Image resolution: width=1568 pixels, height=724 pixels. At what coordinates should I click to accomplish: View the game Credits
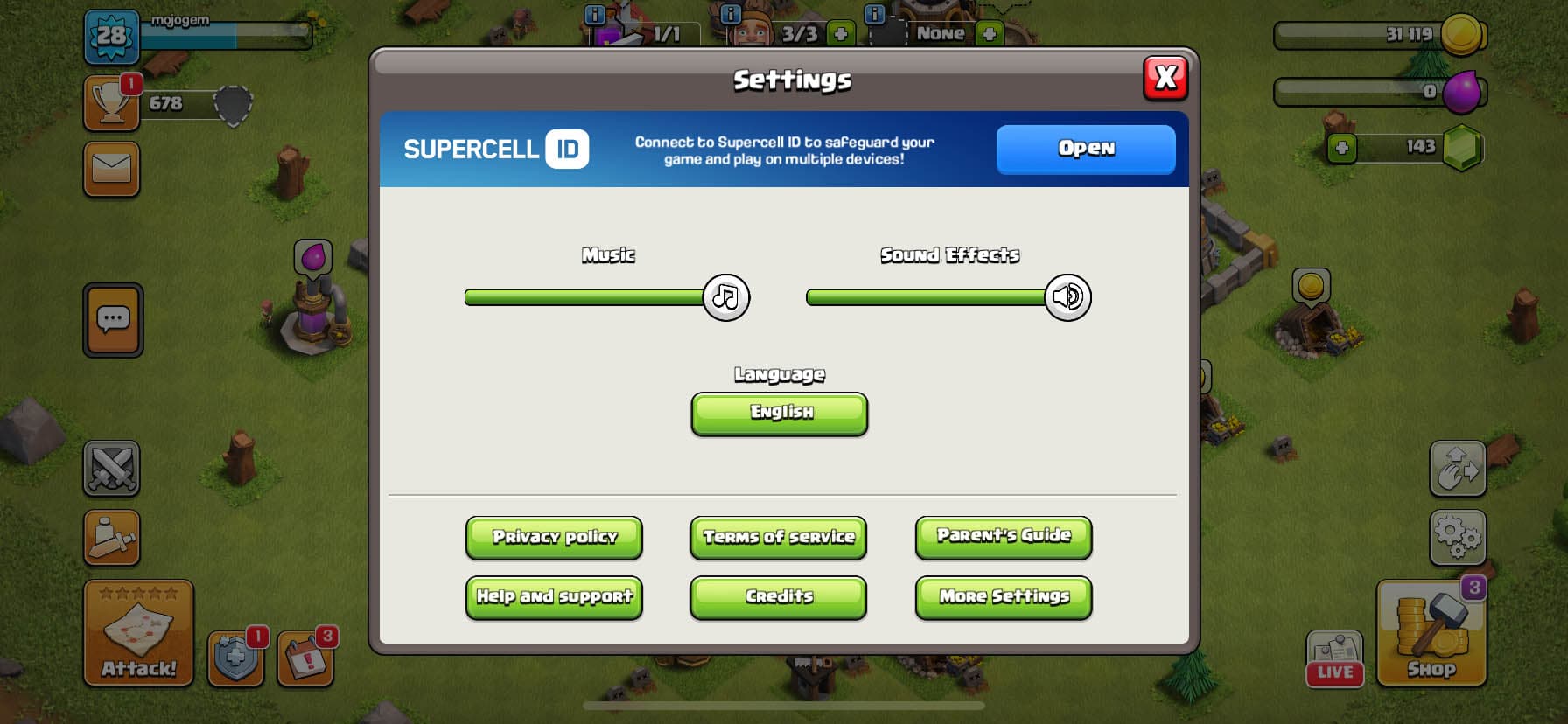coord(778,597)
